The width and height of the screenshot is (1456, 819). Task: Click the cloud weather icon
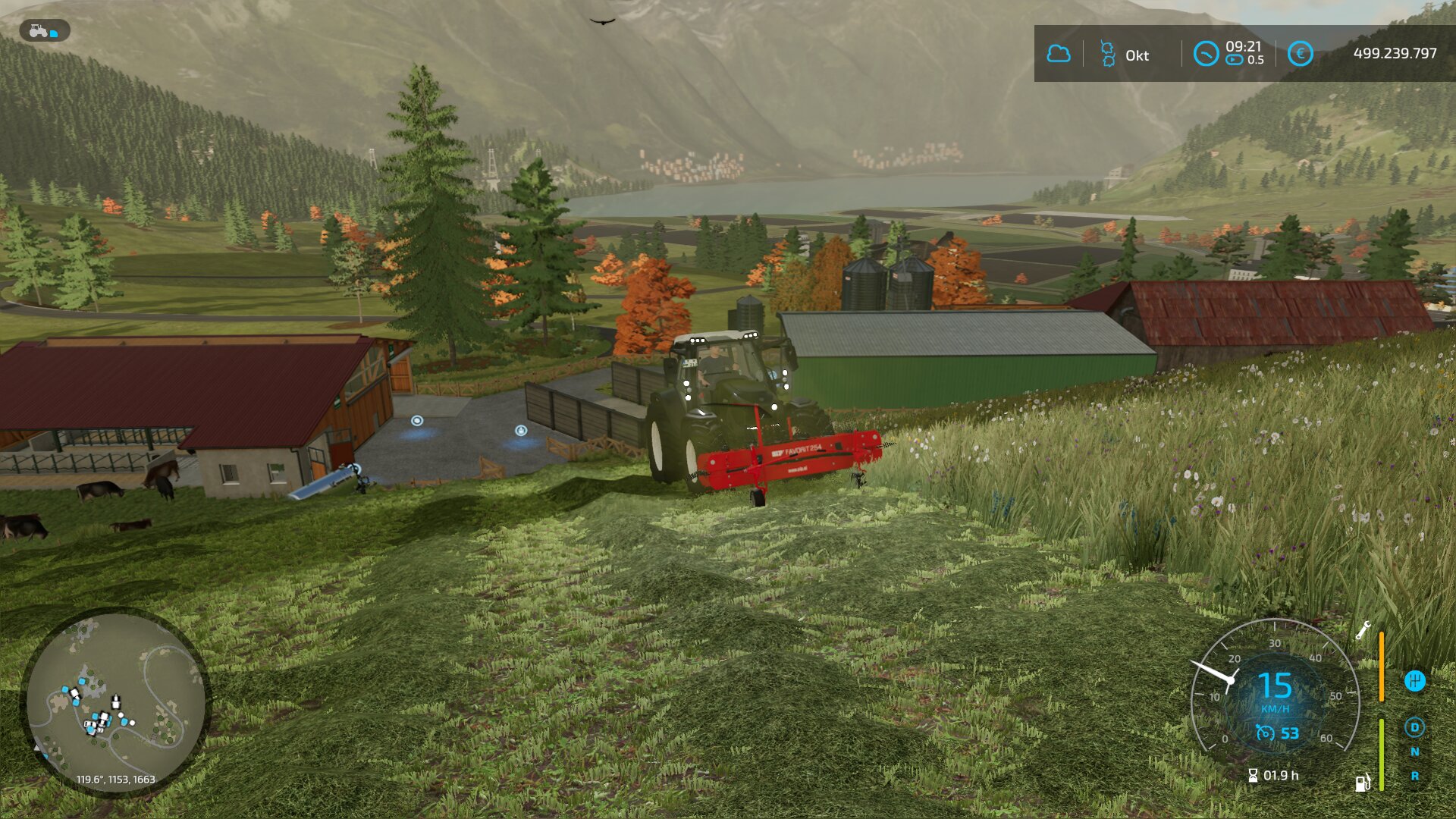click(1058, 54)
